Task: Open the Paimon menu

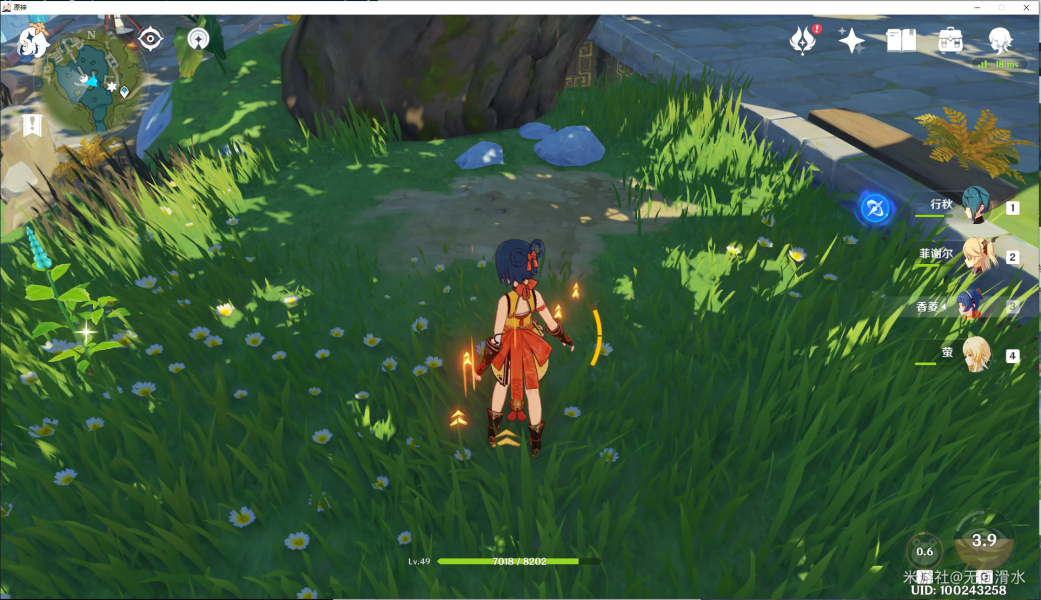Action: pyautogui.click(x=33, y=42)
